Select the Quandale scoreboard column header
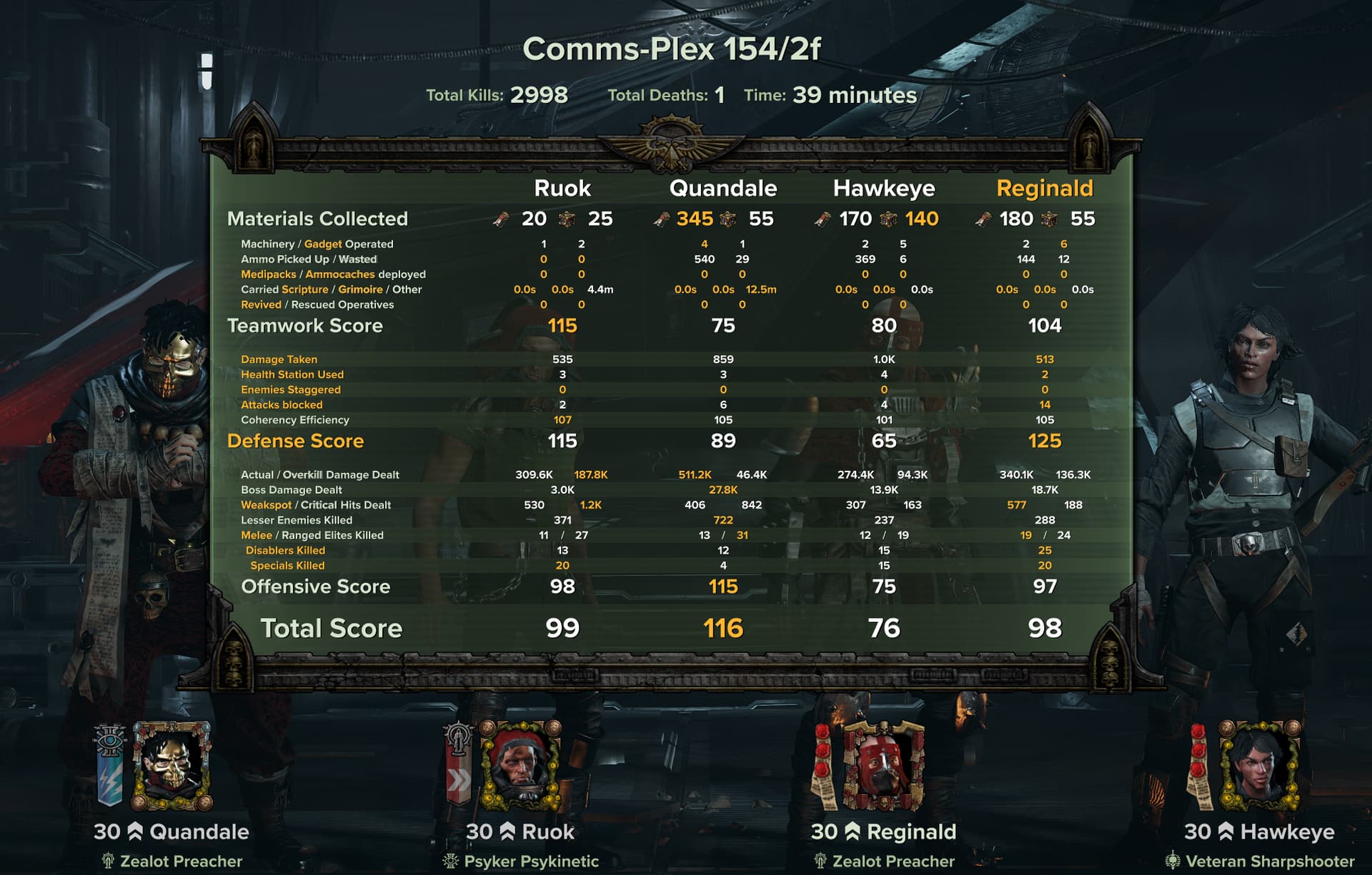 coord(722,188)
